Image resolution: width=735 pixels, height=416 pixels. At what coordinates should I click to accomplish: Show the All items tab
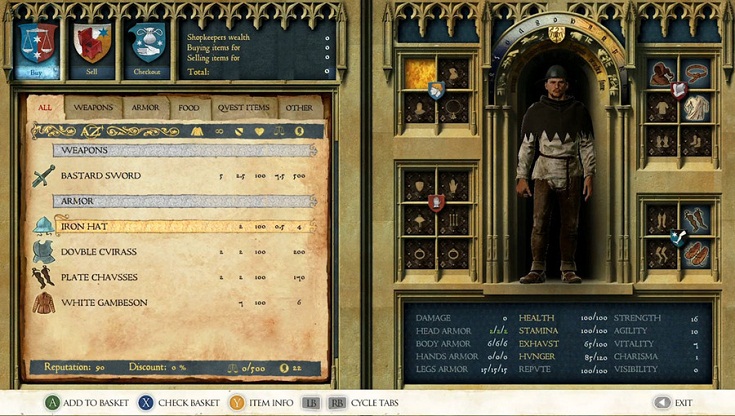coord(45,108)
